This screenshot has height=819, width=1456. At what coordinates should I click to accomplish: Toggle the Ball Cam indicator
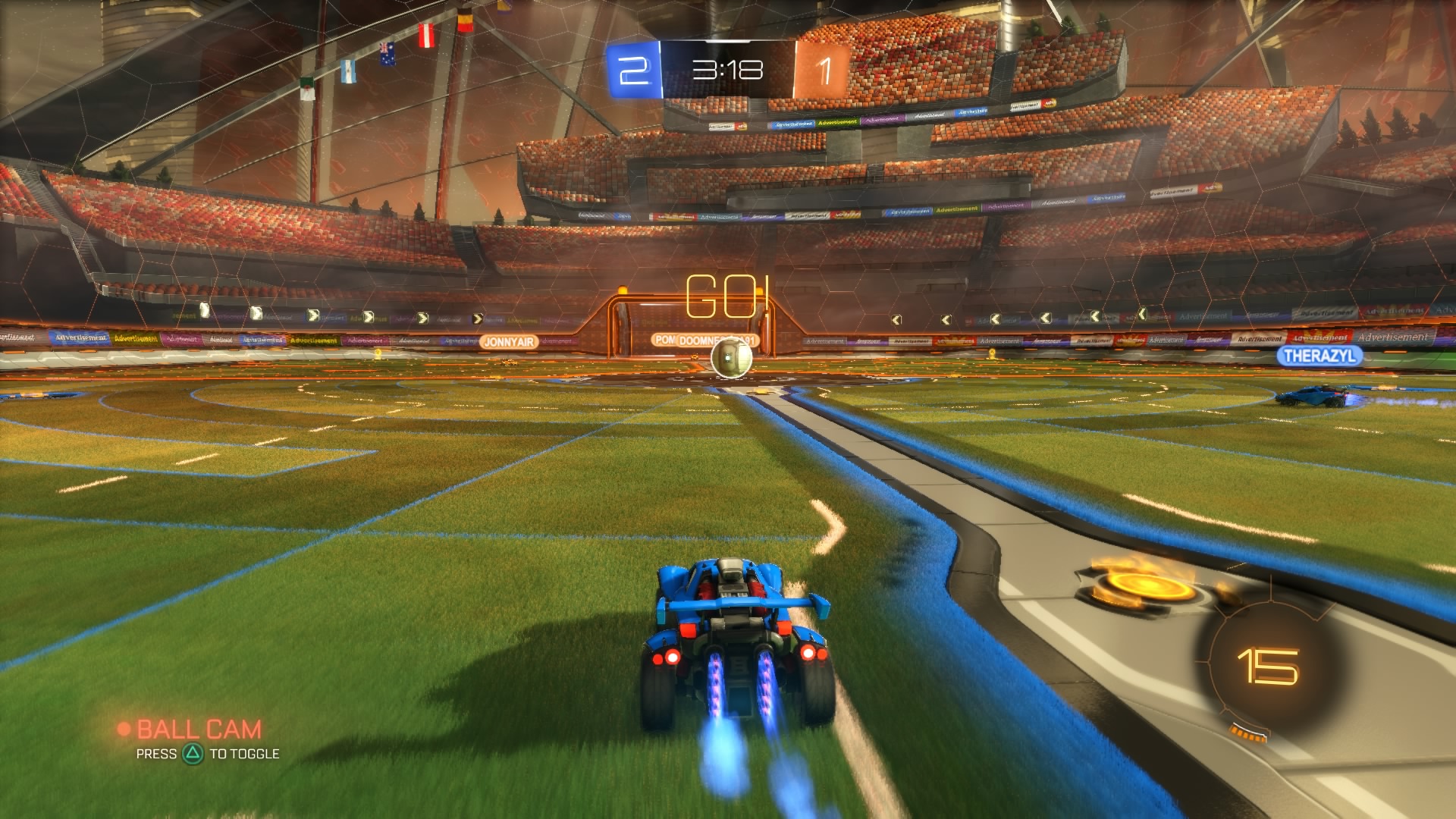pos(199,727)
